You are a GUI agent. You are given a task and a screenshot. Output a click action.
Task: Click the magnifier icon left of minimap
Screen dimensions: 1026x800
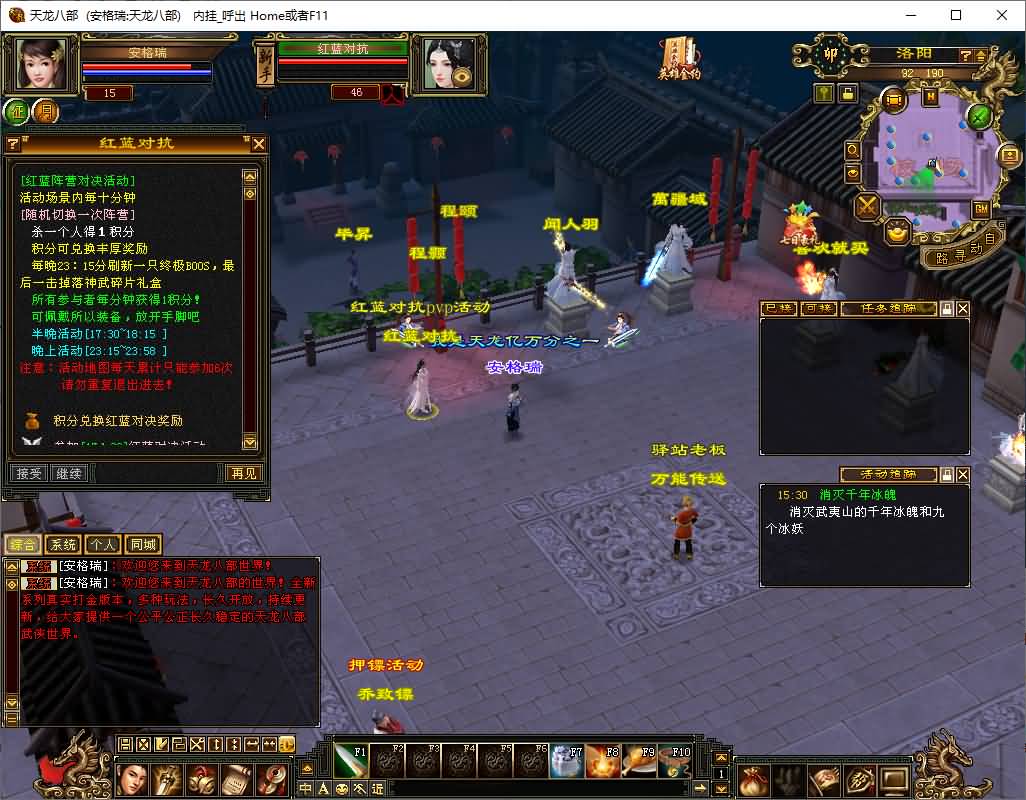click(x=853, y=150)
